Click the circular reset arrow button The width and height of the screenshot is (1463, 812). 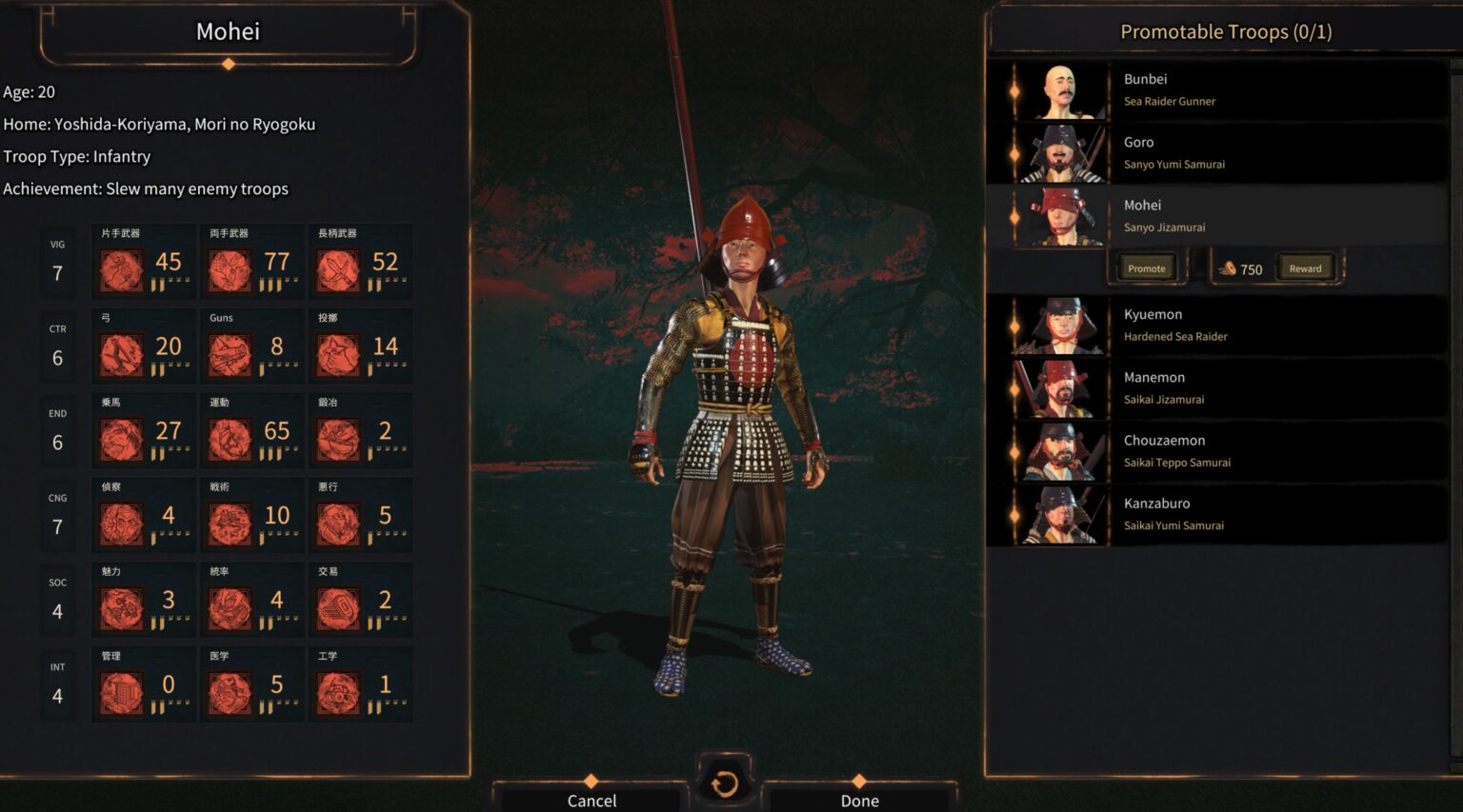(x=724, y=783)
